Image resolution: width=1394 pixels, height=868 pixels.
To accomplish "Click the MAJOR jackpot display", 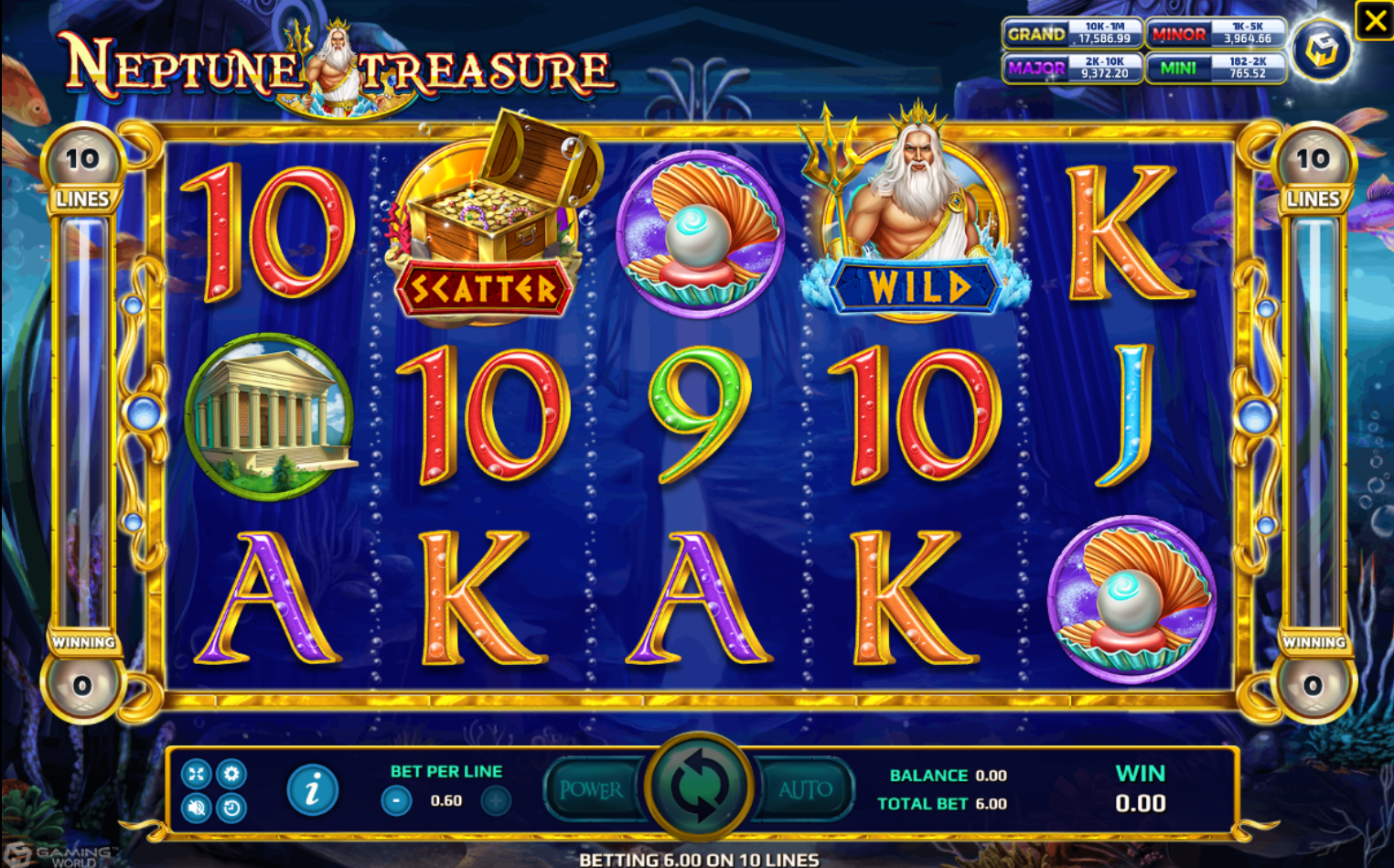I will (1072, 68).
